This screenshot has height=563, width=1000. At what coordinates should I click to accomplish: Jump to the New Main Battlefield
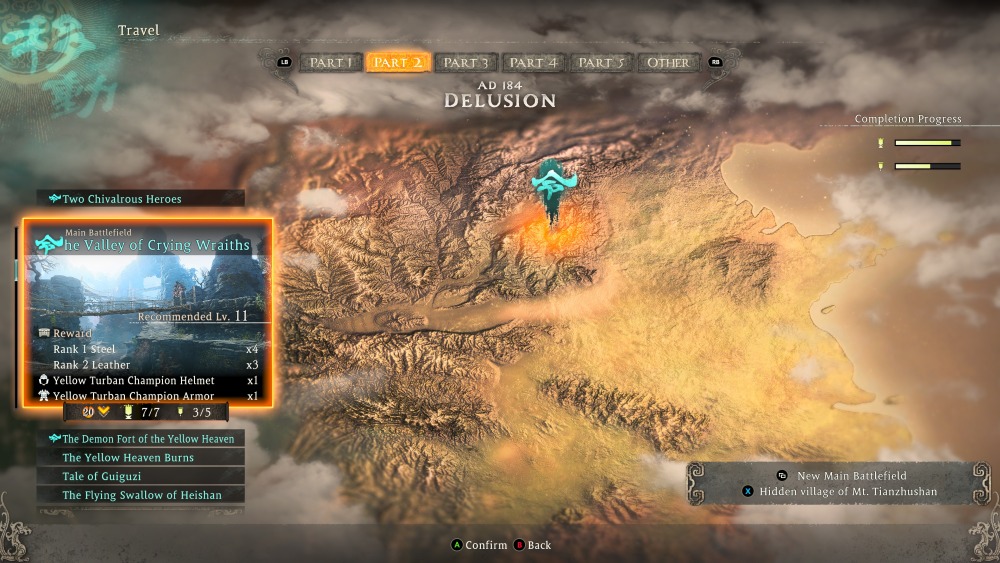[851, 475]
